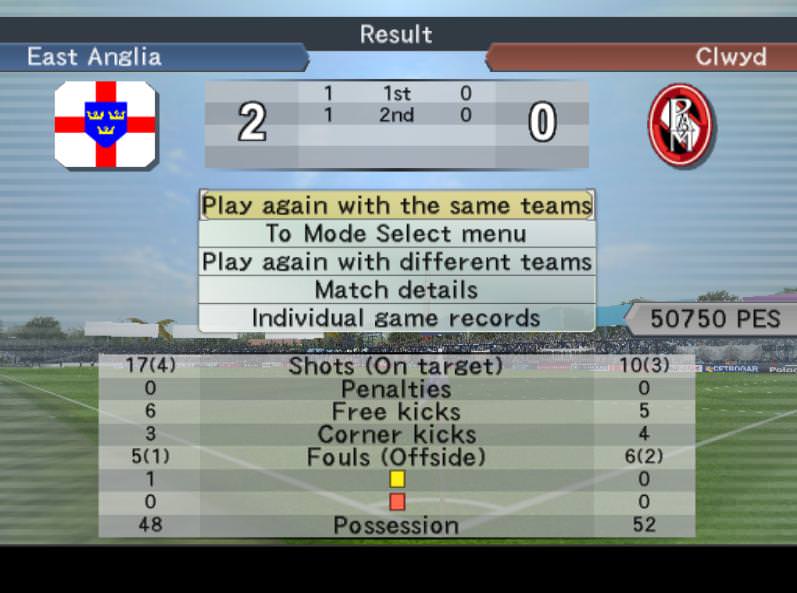
Task: View Individual game records
Action: pyautogui.click(x=397, y=318)
